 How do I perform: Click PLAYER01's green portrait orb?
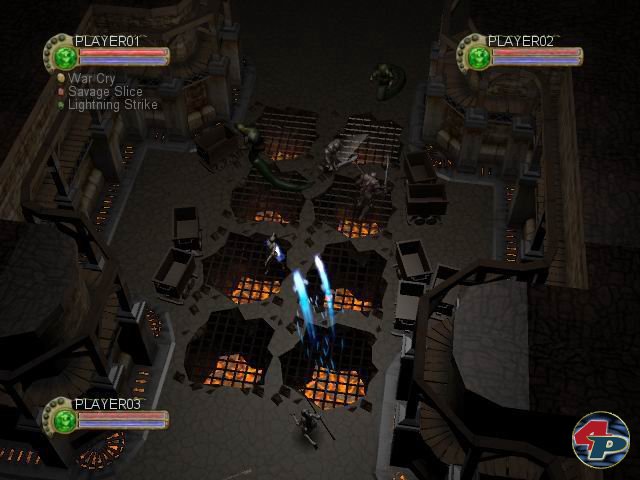pyautogui.click(x=63, y=54)
